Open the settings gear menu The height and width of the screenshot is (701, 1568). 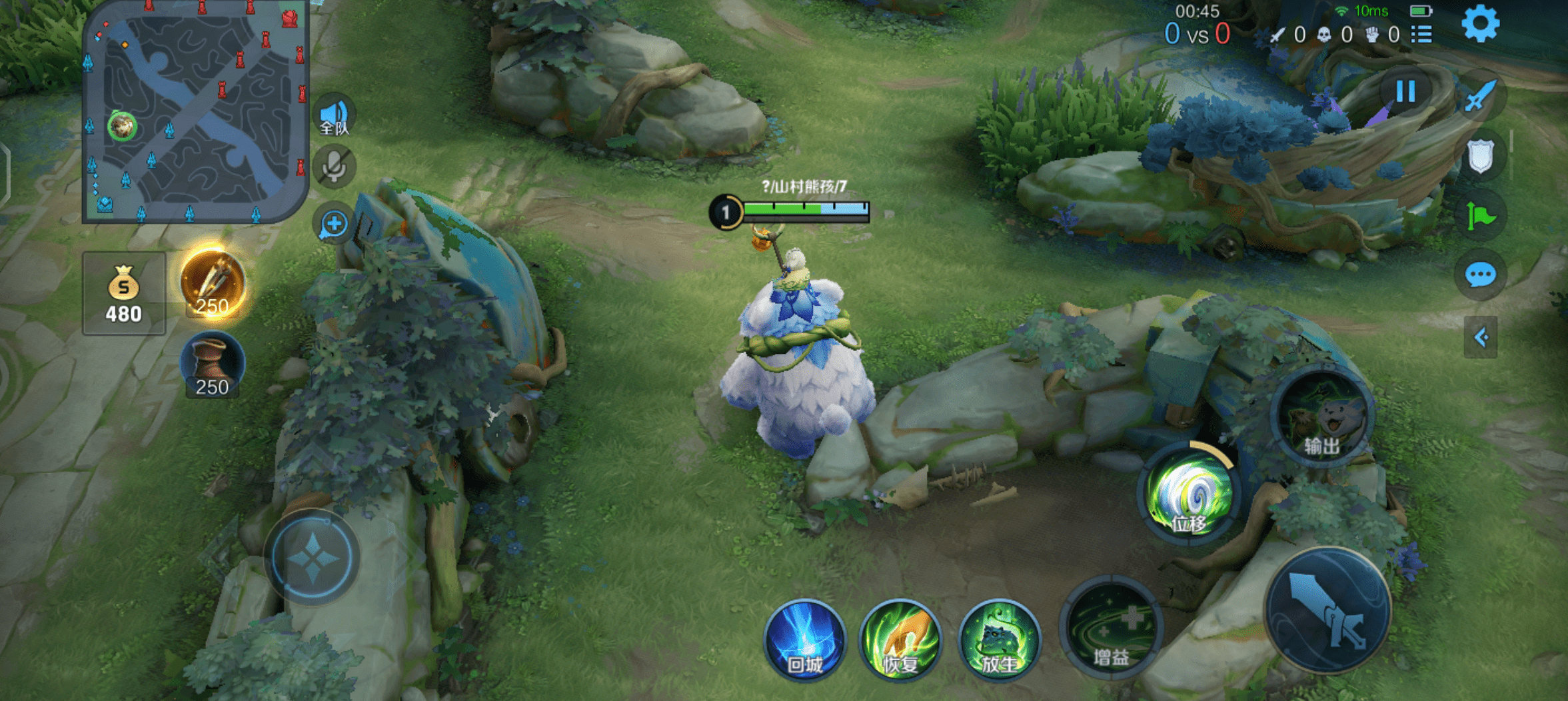(1480, 25)
